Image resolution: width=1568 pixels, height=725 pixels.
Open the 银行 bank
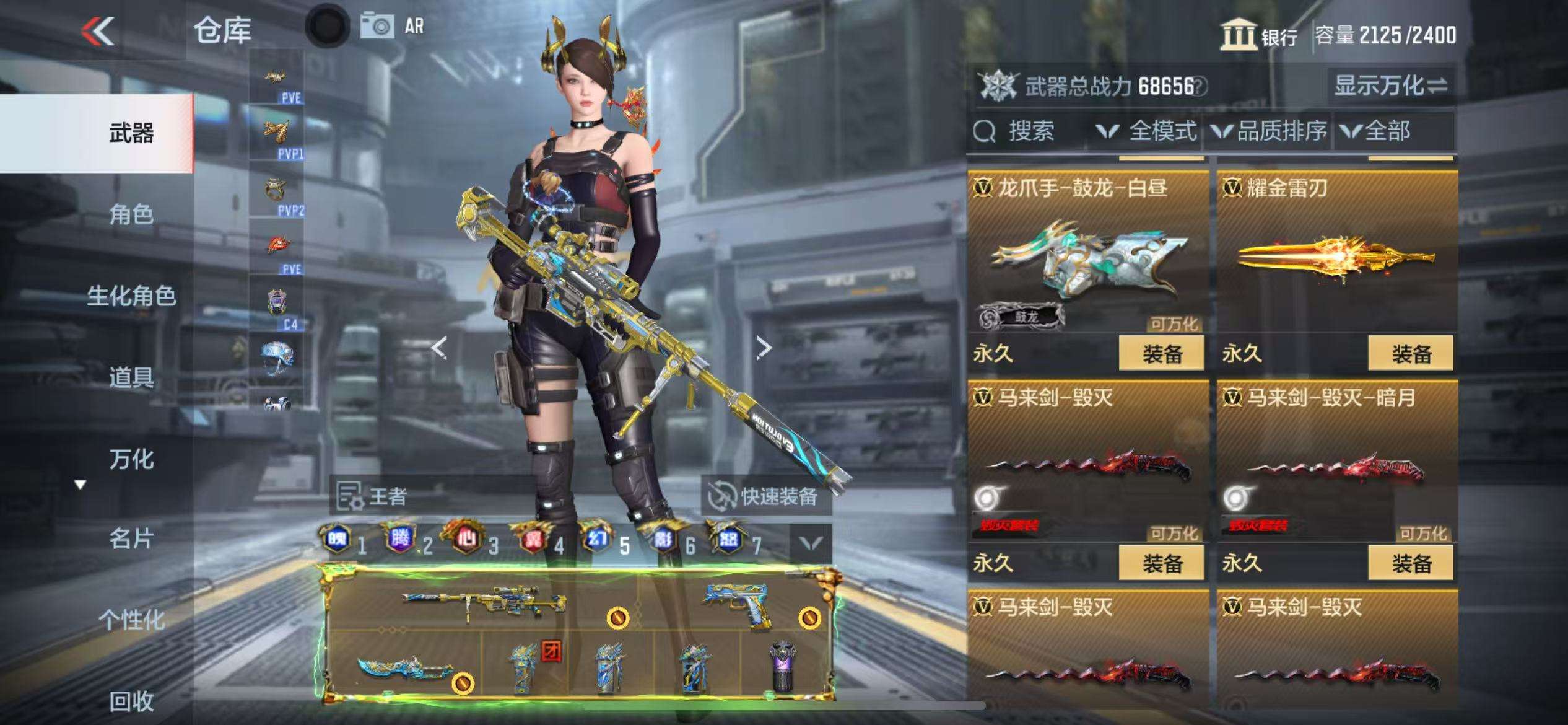click(x=1259, y=35)
